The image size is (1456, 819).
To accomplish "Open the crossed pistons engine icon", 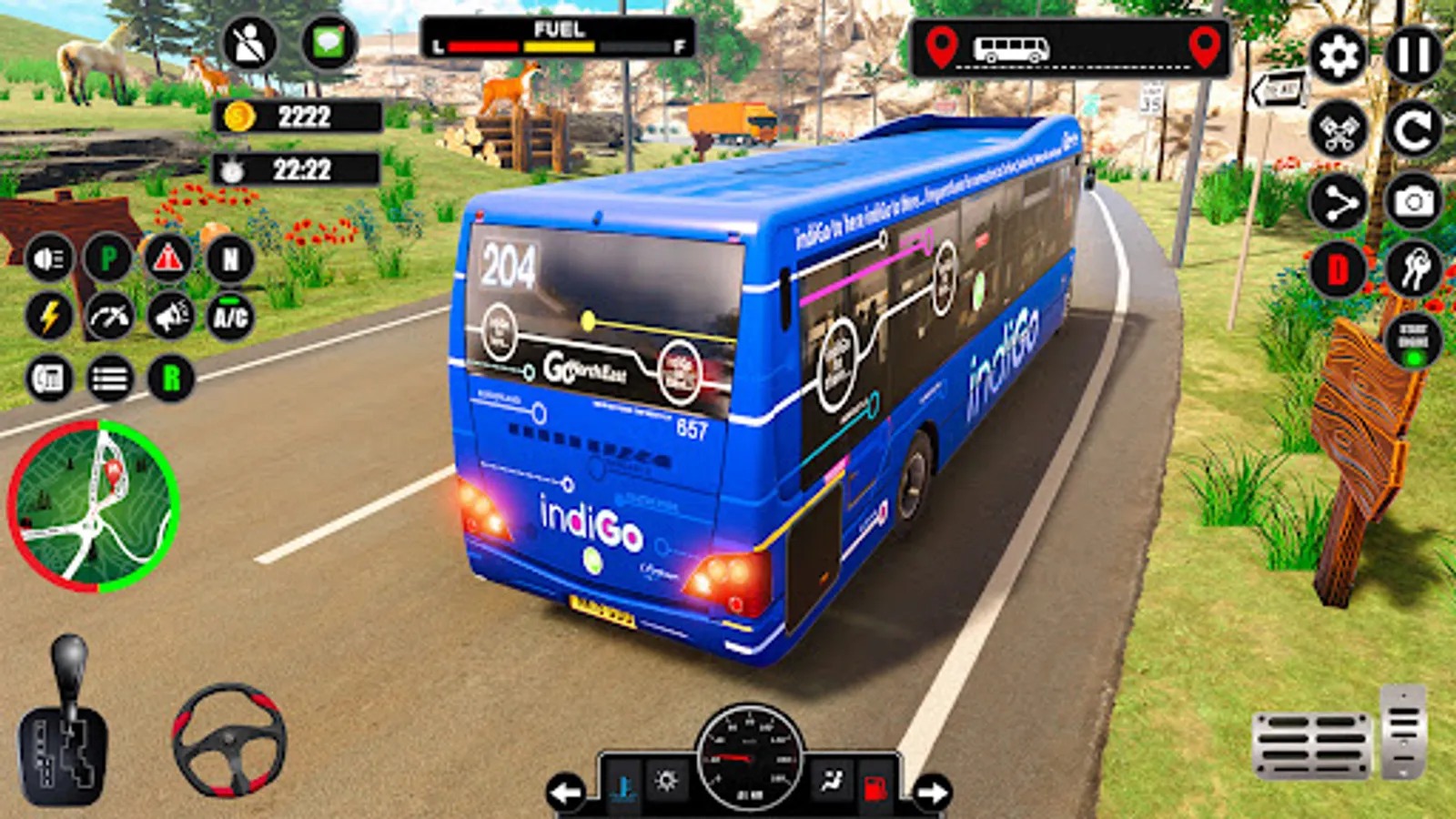I will pos(1338,130).
